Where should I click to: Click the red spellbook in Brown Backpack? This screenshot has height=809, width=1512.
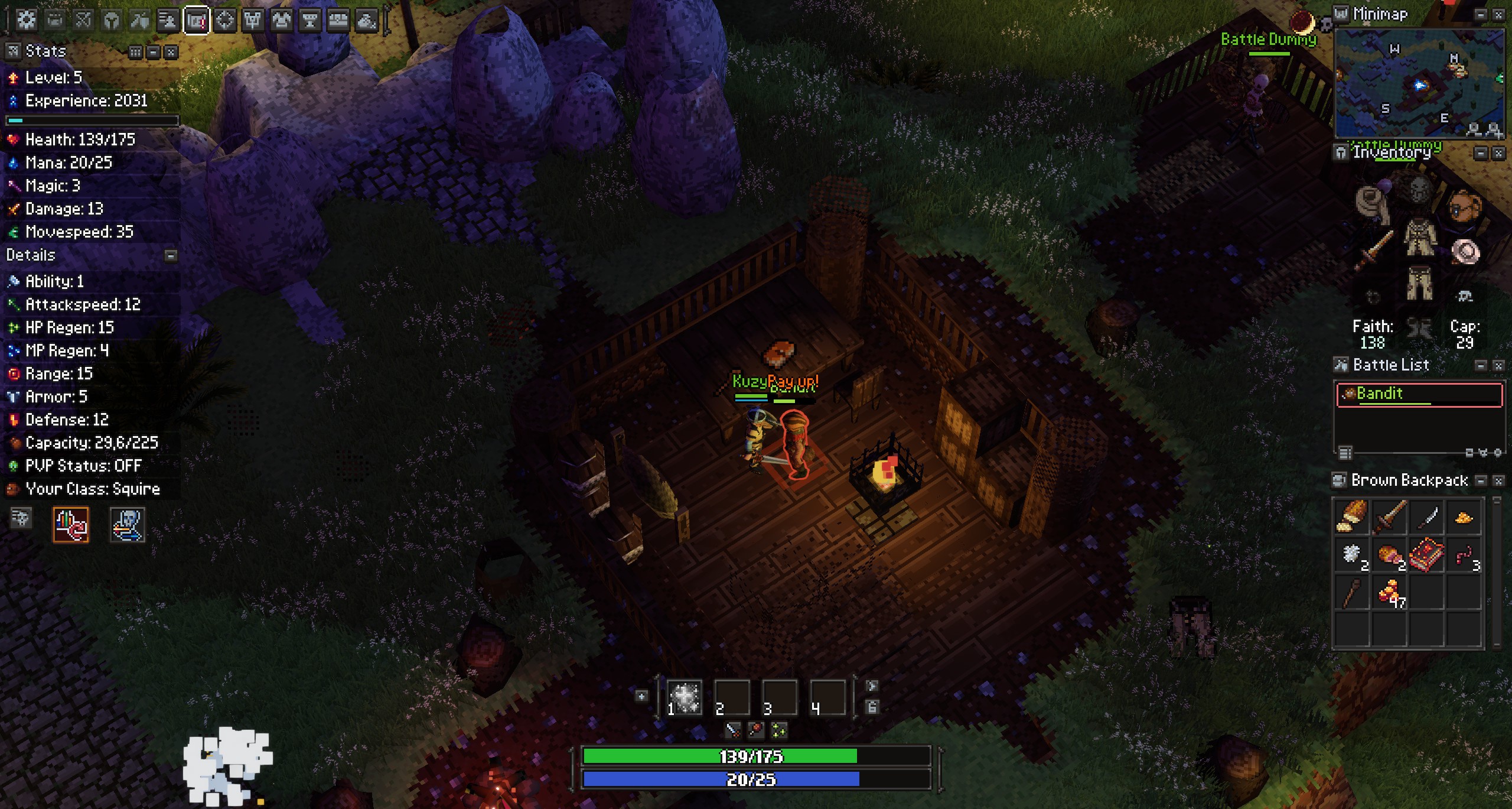1426,555
